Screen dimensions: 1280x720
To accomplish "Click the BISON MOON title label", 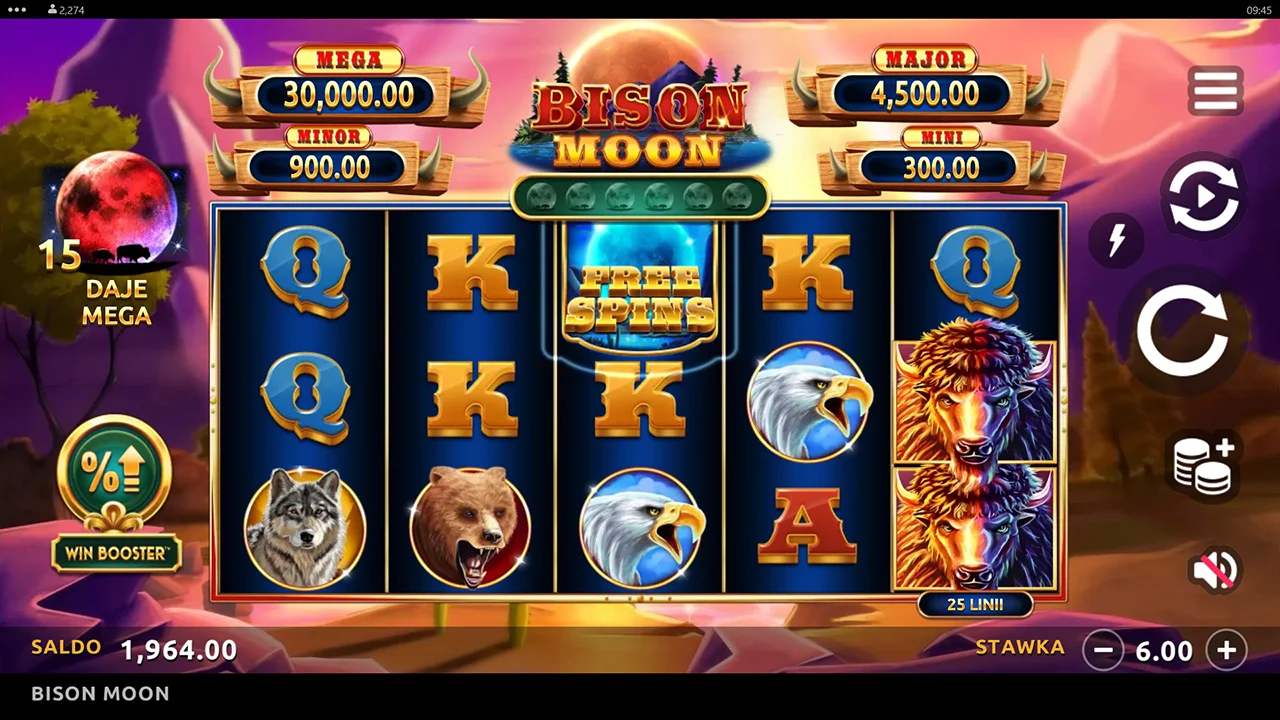I will pyautogui.click(x=640, y=120).
